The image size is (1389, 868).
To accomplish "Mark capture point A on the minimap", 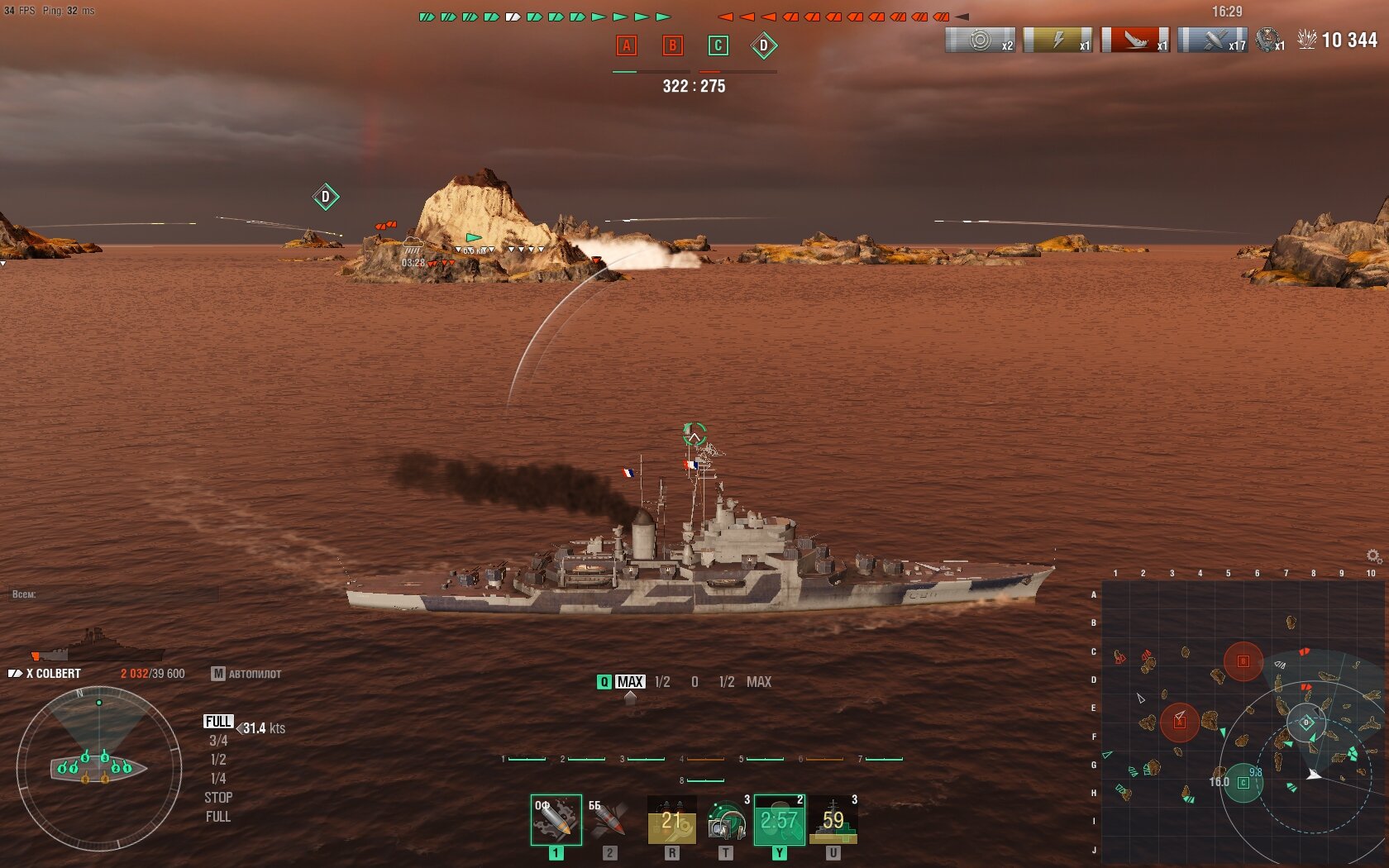I will pos(1180,722).
